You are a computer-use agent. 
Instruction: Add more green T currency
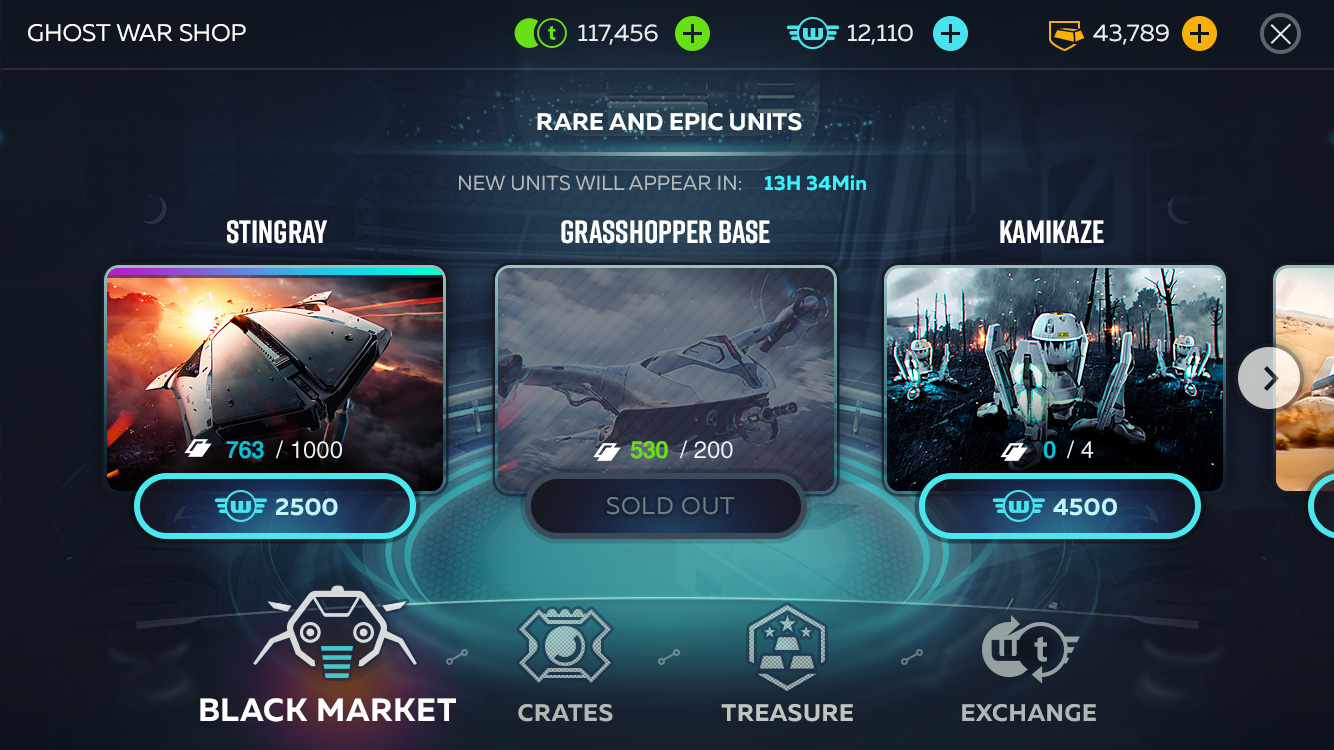click(x=692, y=34)
